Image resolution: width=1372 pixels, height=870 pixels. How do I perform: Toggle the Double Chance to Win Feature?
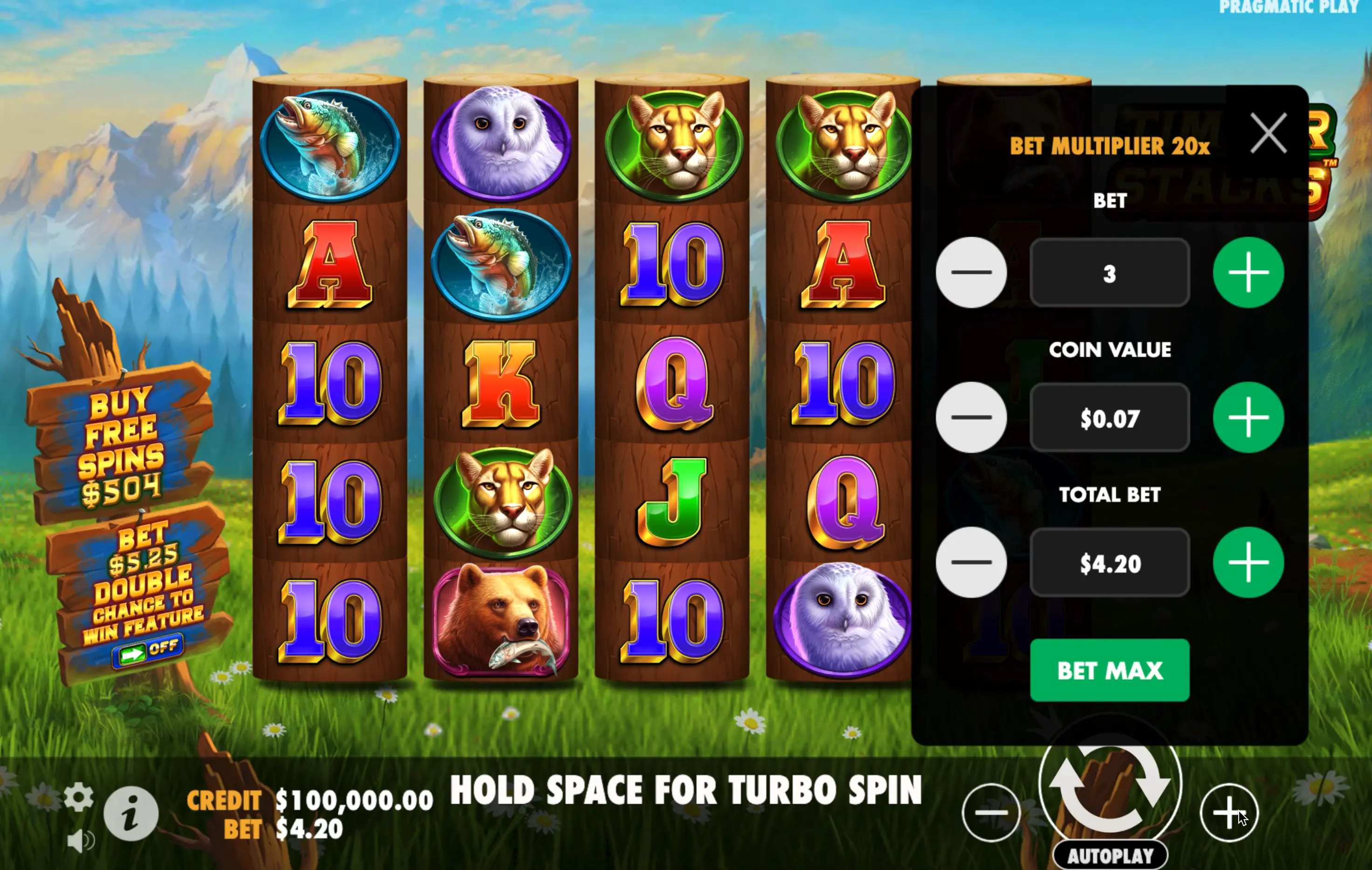click(x=147, y=651)
